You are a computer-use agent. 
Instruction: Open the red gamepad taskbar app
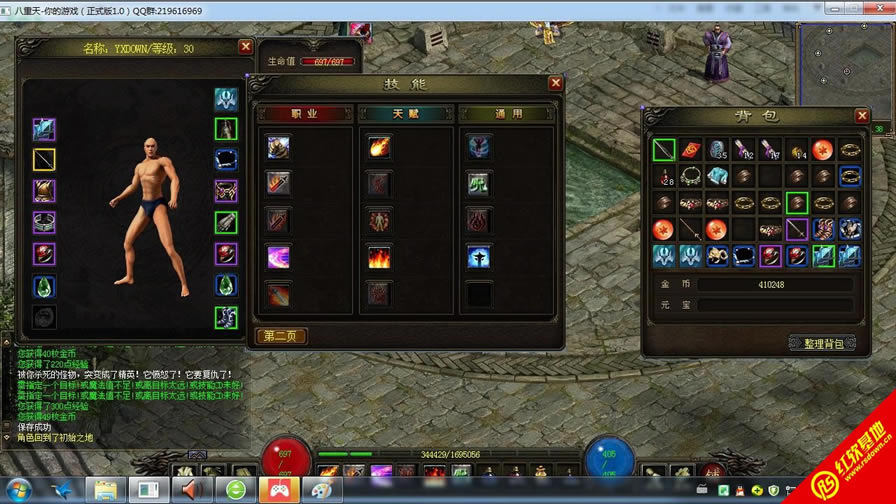[279, 490]
